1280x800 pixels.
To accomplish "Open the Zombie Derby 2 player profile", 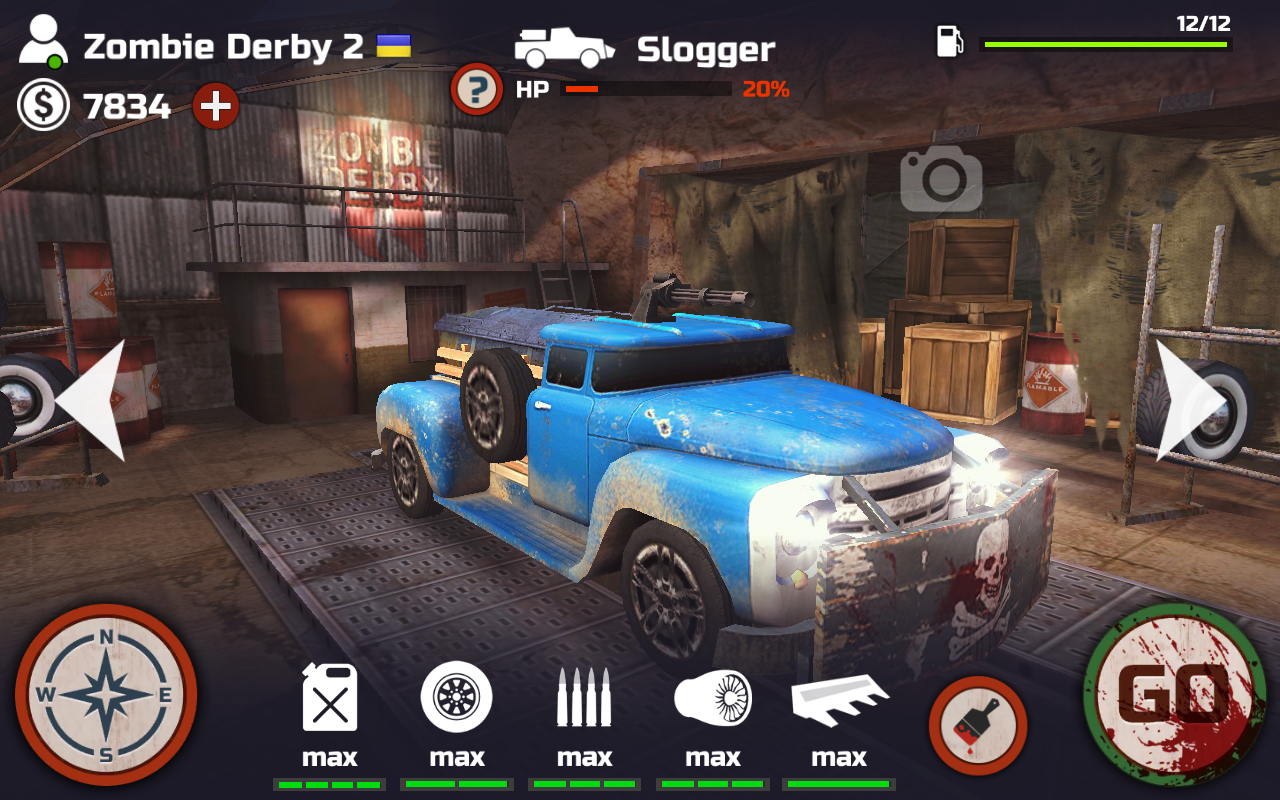I will [44, 46].
